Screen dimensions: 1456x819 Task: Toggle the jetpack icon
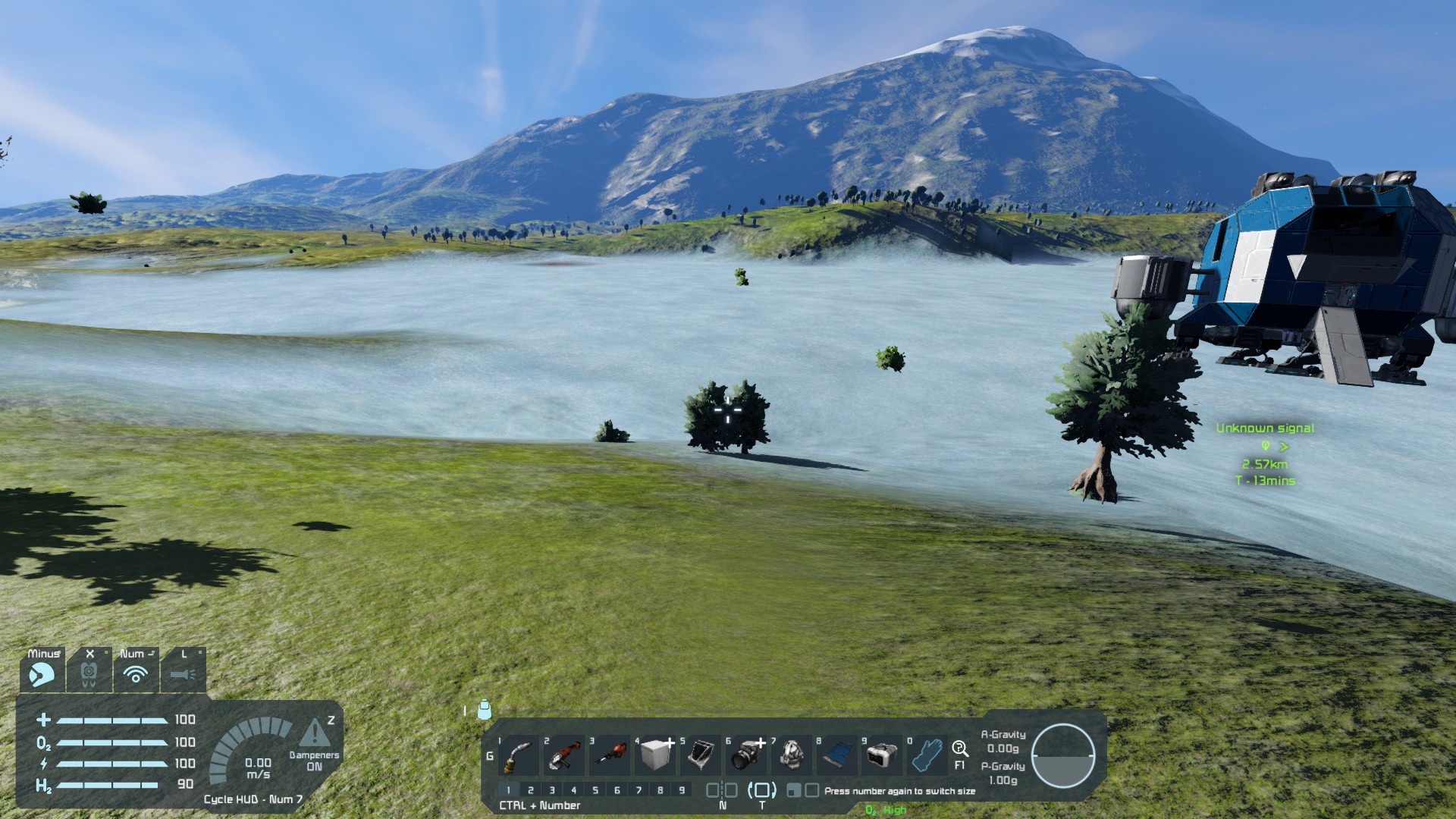pyautogui.click(x=89, y=673)
